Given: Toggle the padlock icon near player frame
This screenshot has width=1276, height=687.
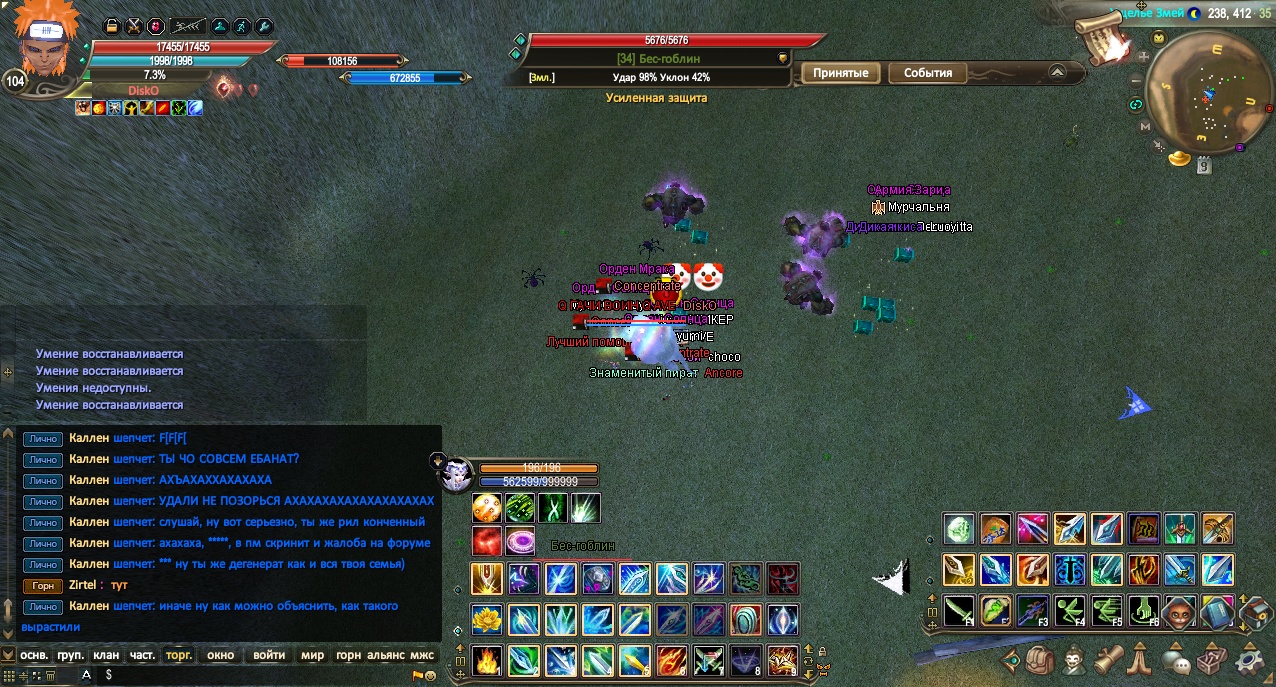Looking at the screenshot, I should [x=112, y=26].
